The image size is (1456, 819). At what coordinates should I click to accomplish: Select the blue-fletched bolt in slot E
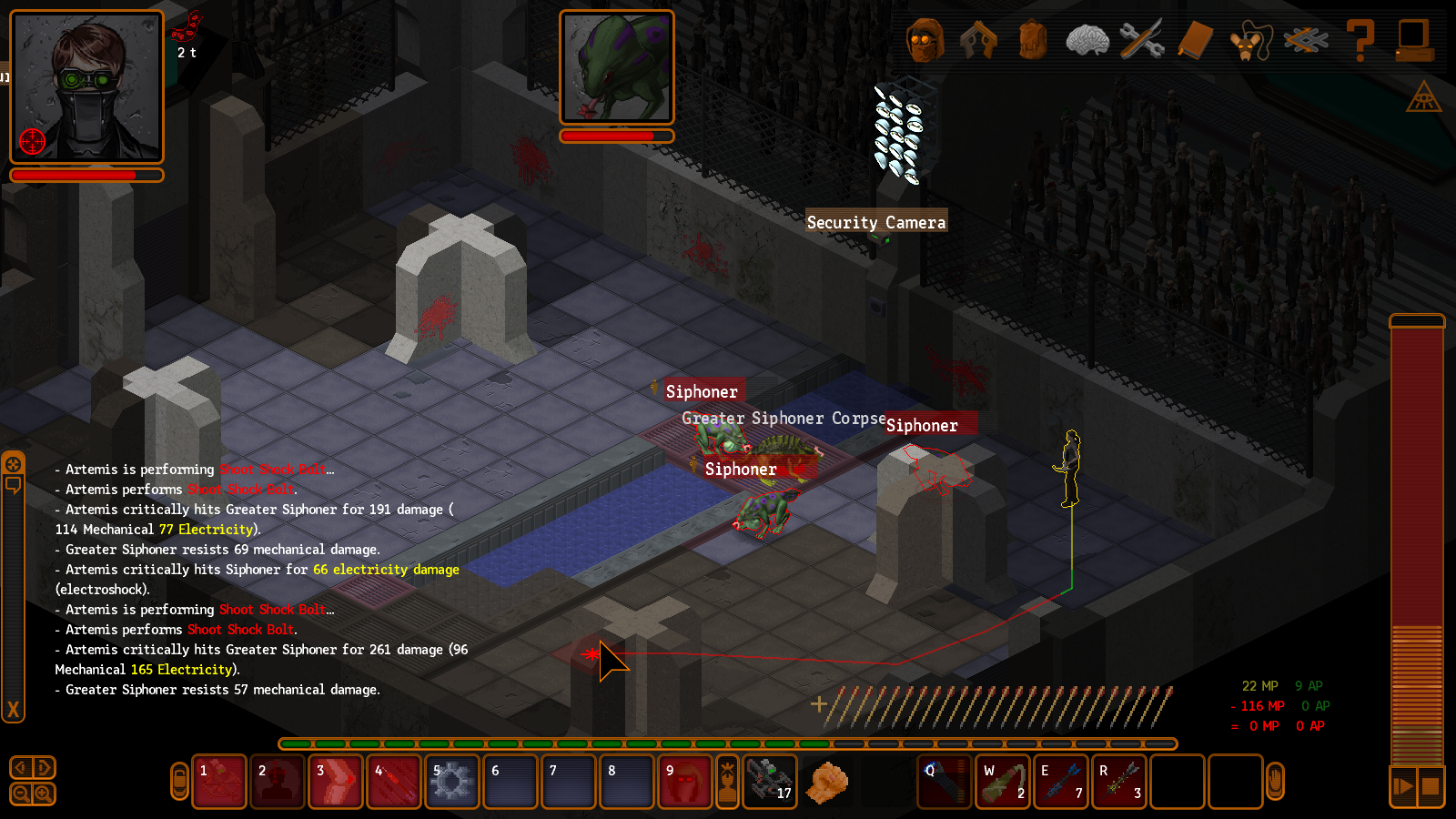(1062, 782)
